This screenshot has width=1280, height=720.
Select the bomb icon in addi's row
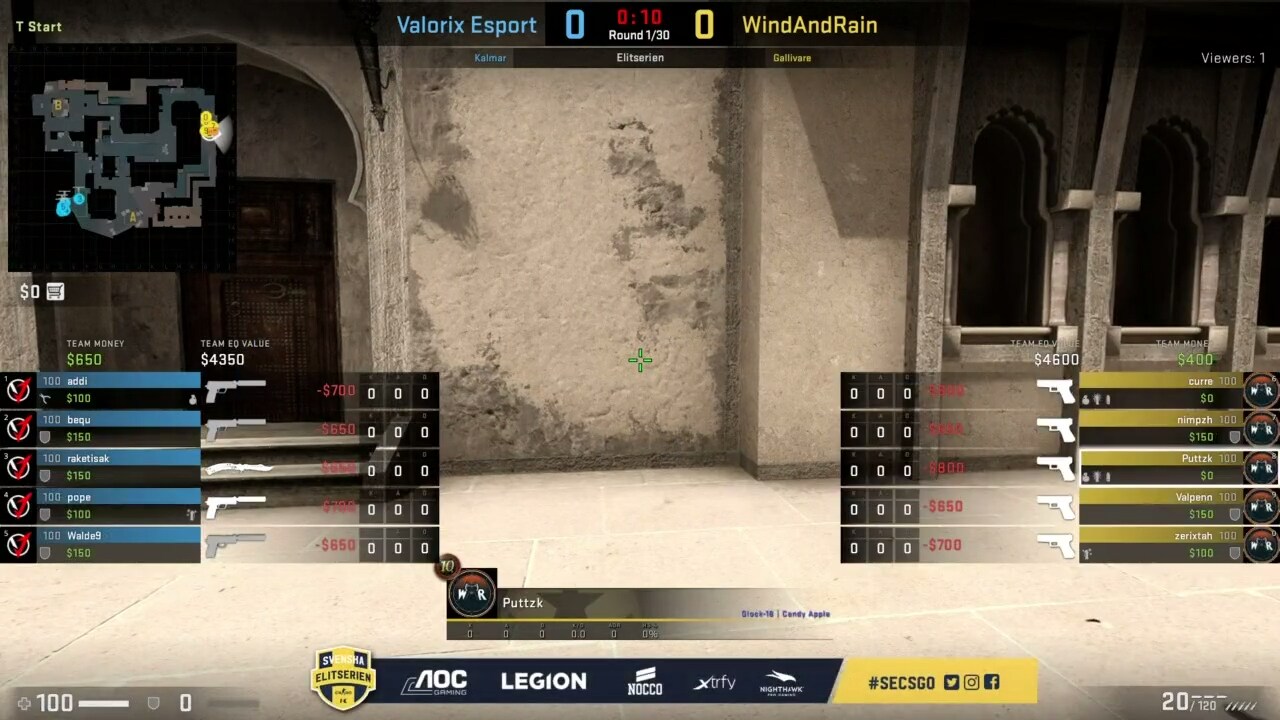193,398
